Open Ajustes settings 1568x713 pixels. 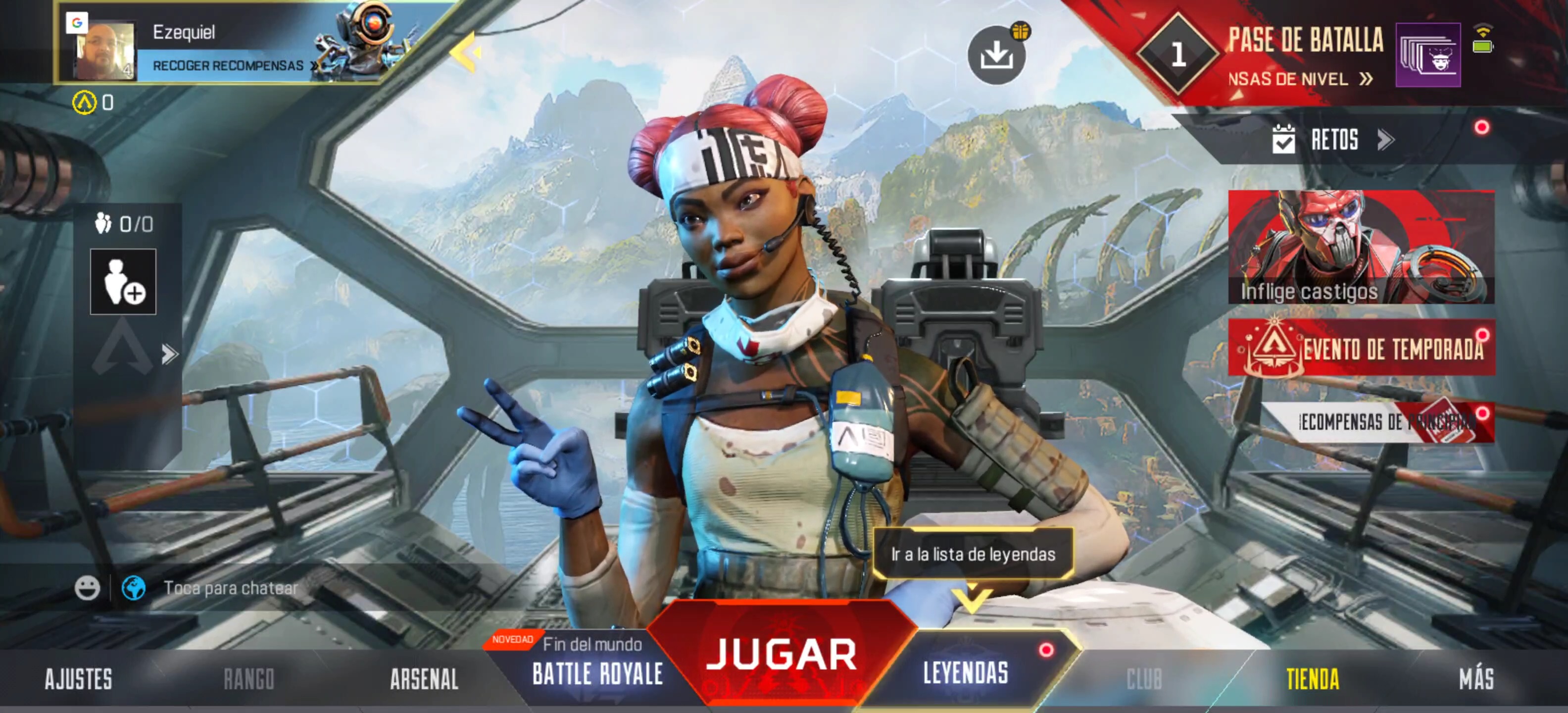pyautogui.click(x=79, y=679)
